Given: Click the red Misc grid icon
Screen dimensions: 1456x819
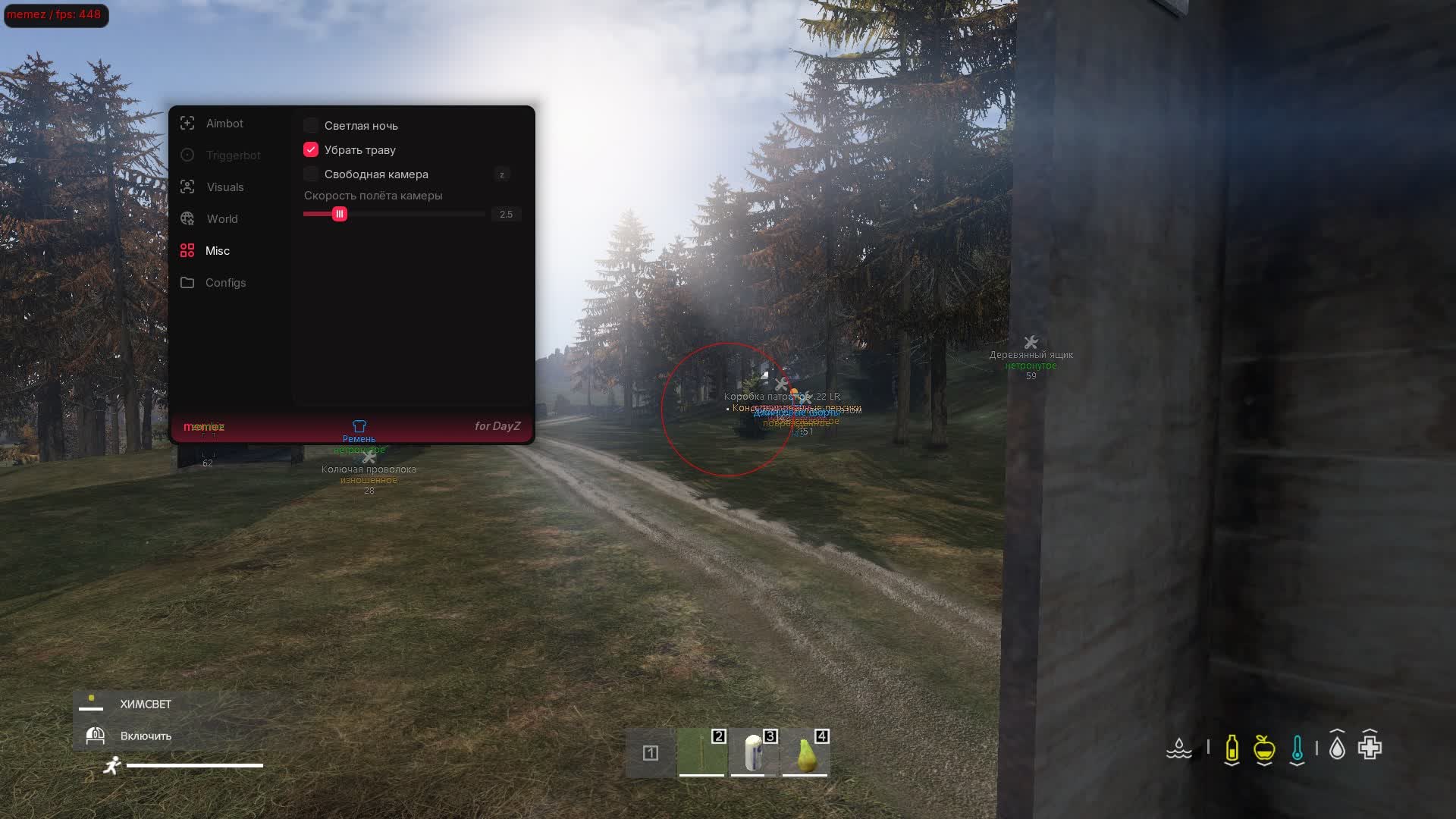Looking at the screenshot, I should coord(187,249).
